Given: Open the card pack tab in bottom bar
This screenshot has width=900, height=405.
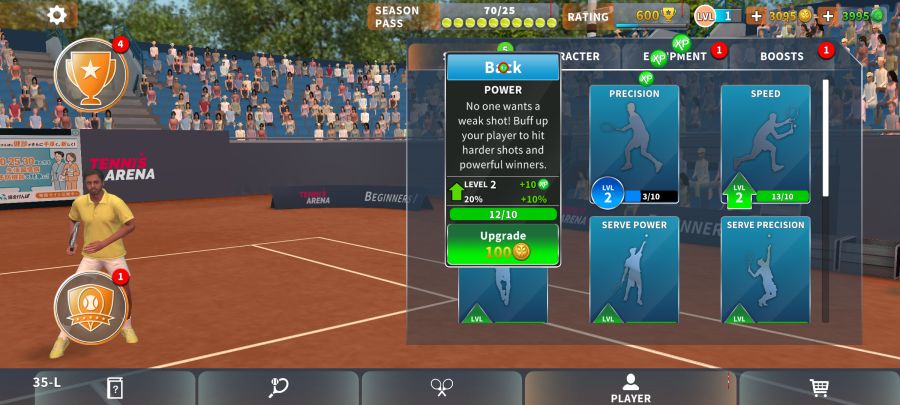Looking at the screenshot, I should 115,388.
